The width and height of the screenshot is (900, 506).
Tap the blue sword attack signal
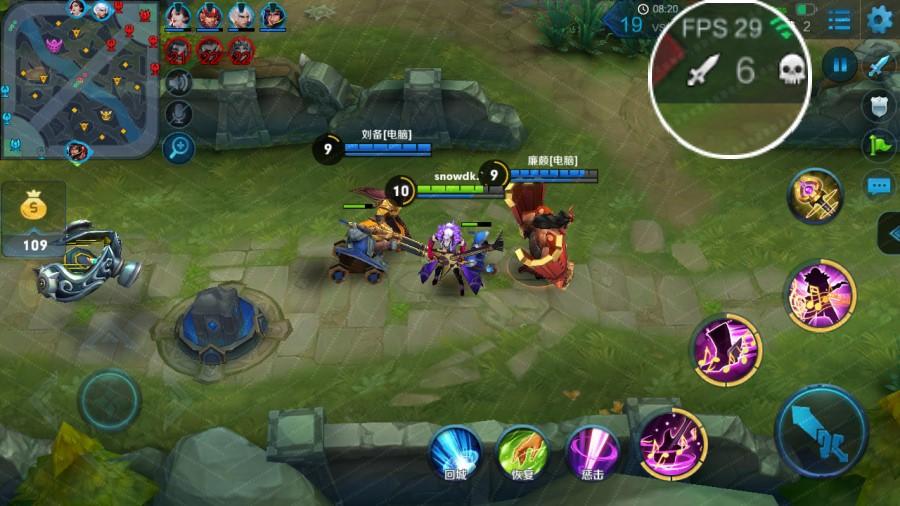click(879, 66)
